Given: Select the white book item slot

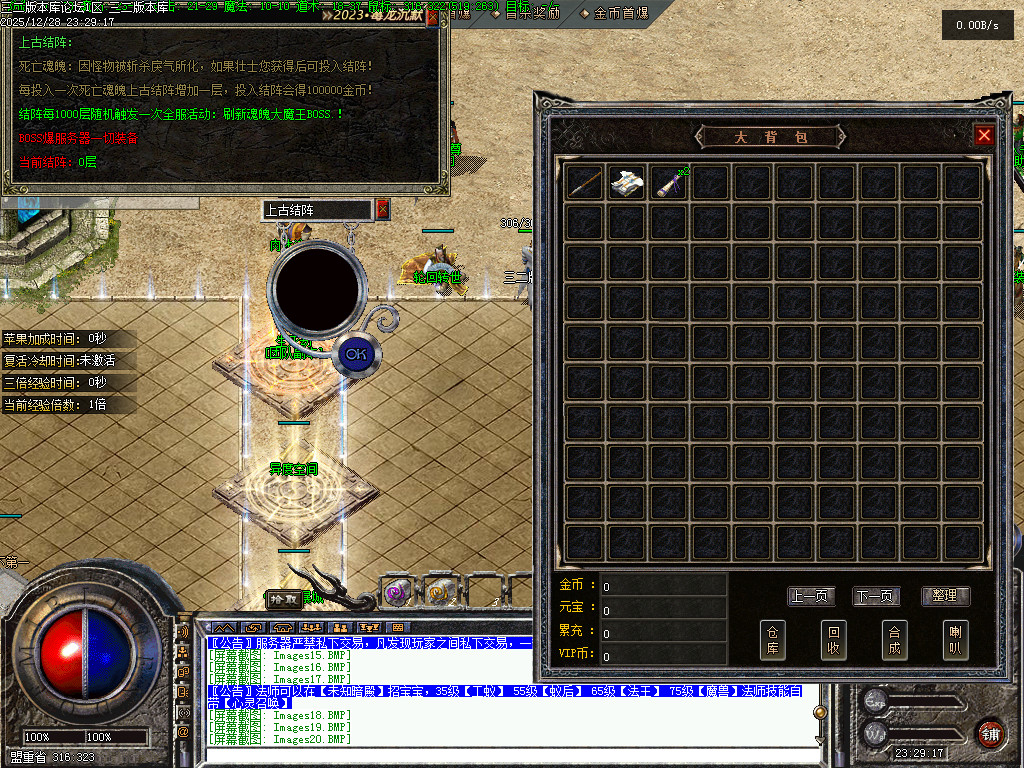Looking at the screenshot, I should tap(627, 182).
